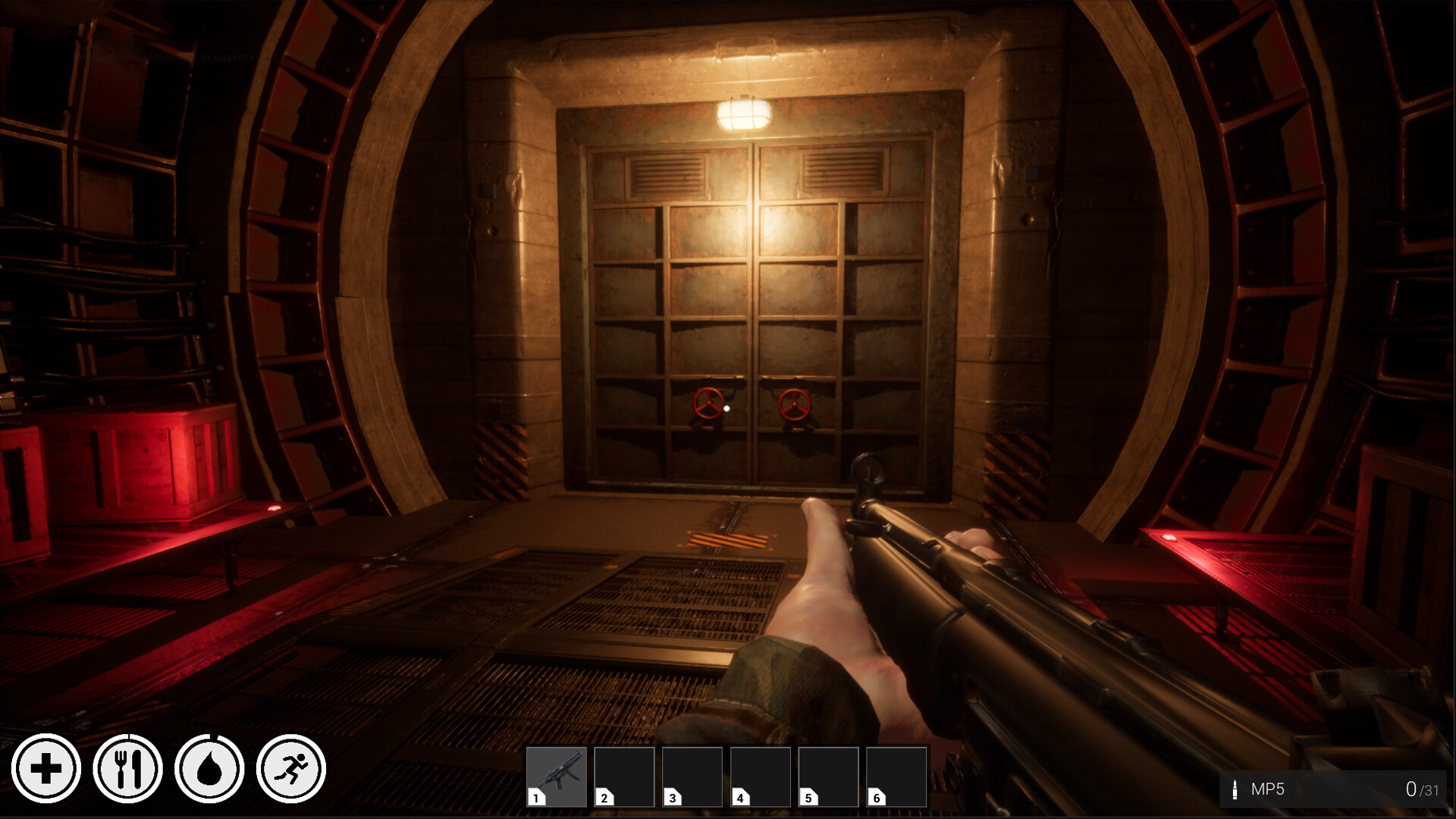Click the stamina running man icon
1456x819 pixels.
pyautogui.click(x=291, y=769)
